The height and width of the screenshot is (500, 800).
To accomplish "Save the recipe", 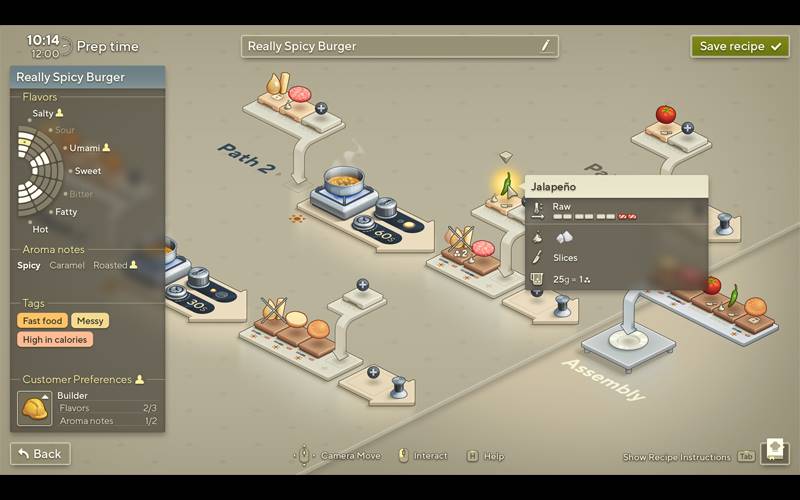I will click(739, 46).
